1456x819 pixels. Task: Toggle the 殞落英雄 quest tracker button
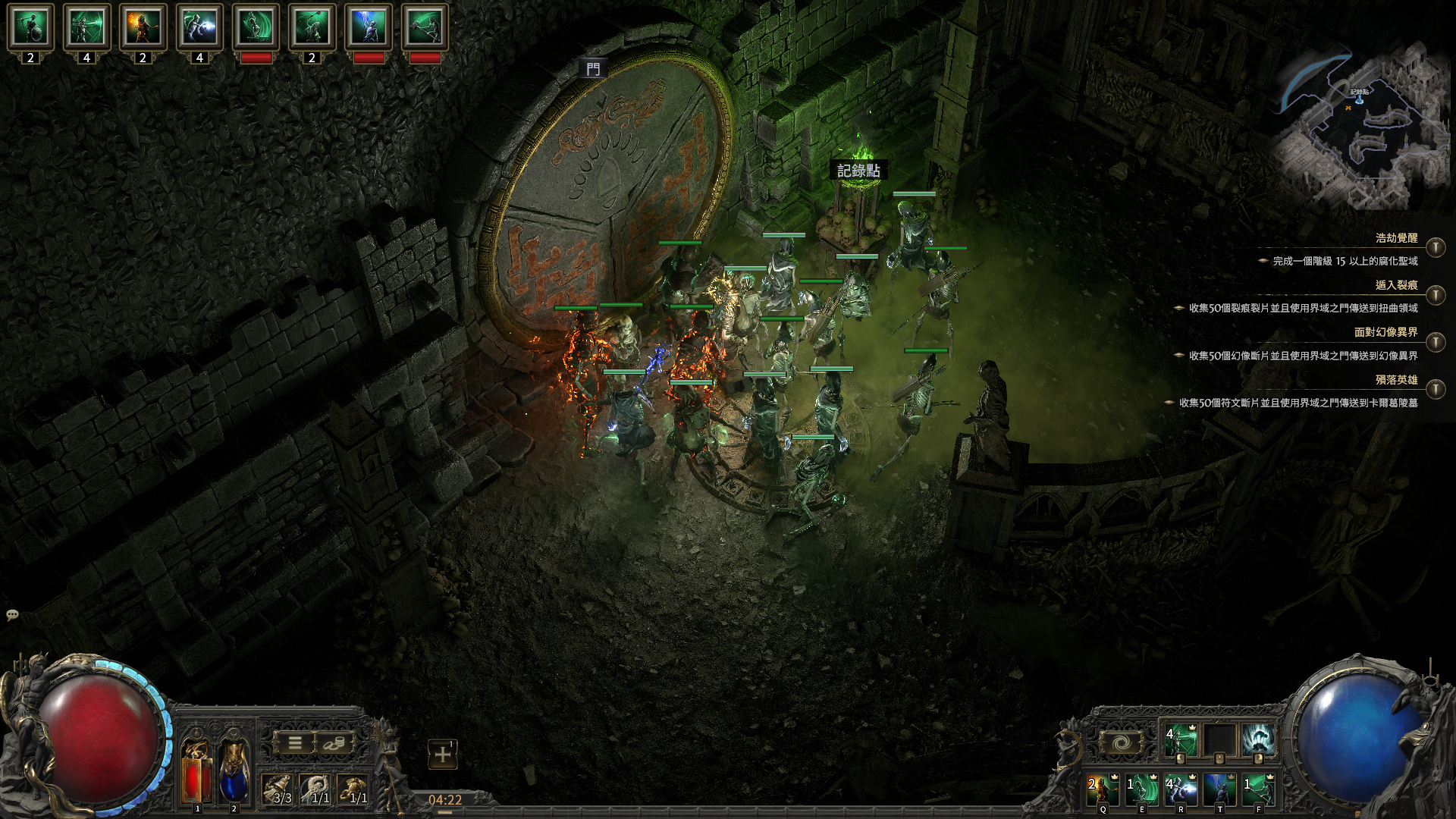tap(1435, 390)
